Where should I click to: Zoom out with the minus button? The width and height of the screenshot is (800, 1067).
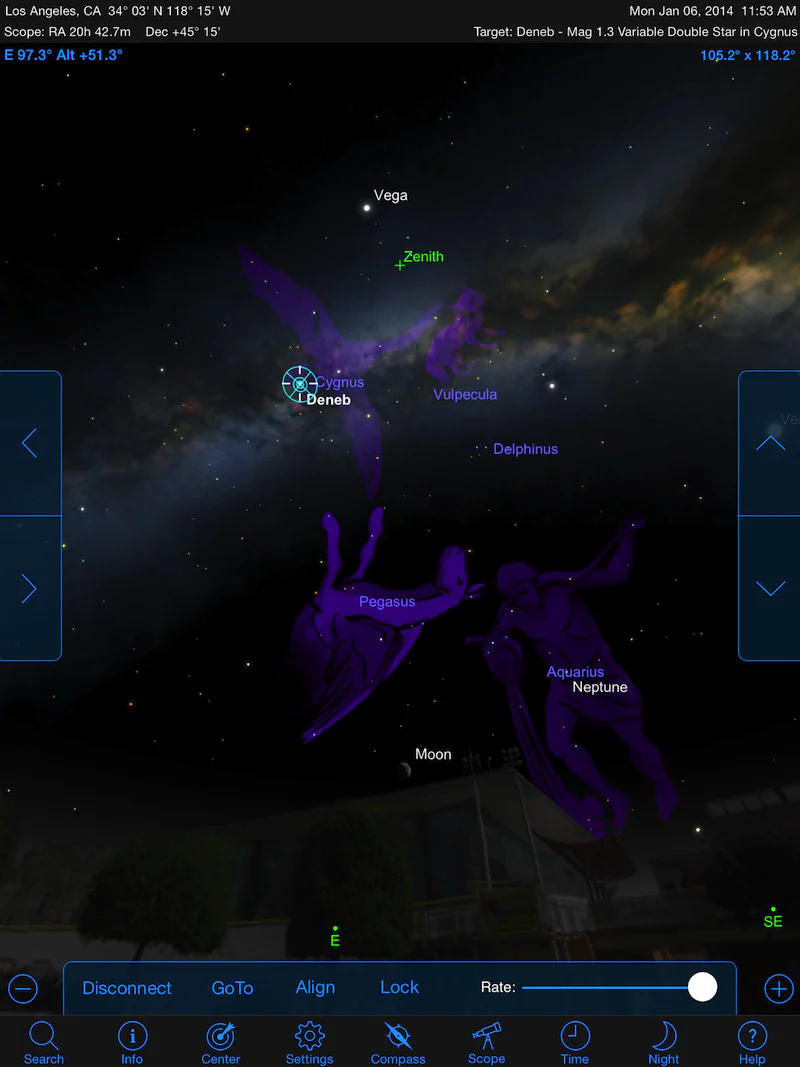point(23,989)
